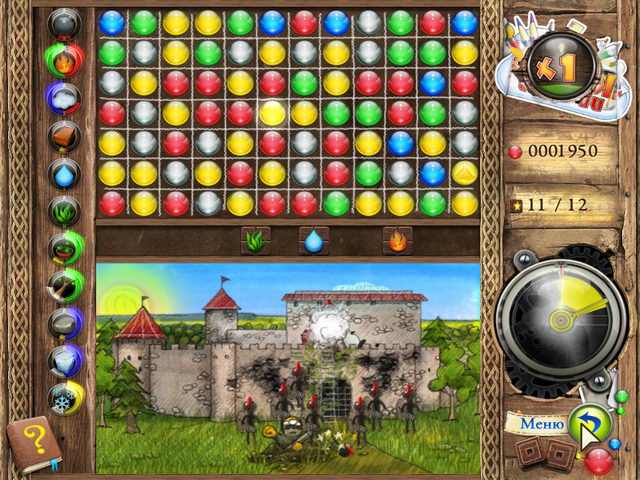The height and width of the screenshot is (480, 640).
Task: Activate the fire spell orb
Action: pyautogui.click(x=65, y=60)
